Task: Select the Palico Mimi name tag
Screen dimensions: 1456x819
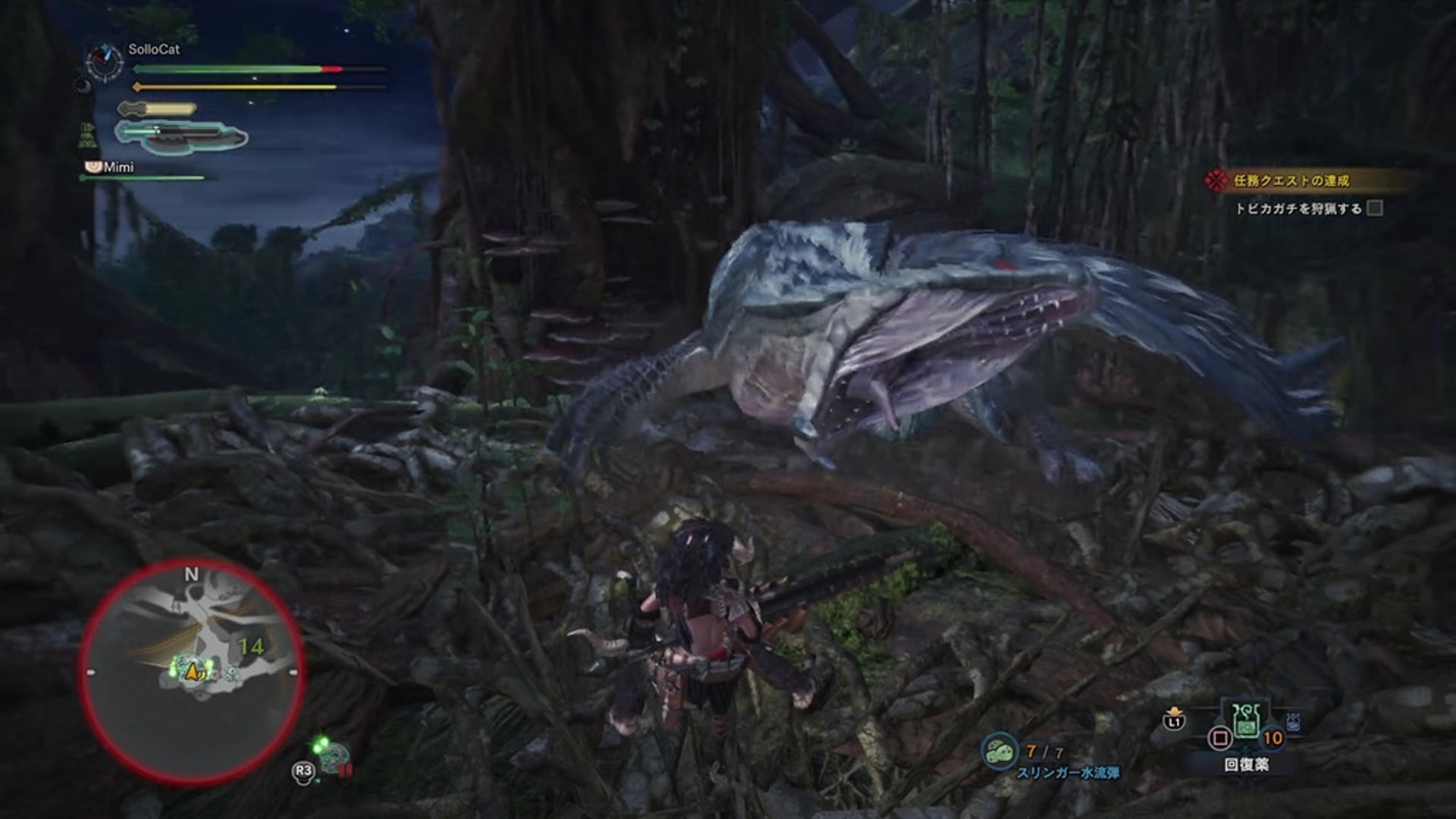Action: click(x=118, y=167)
